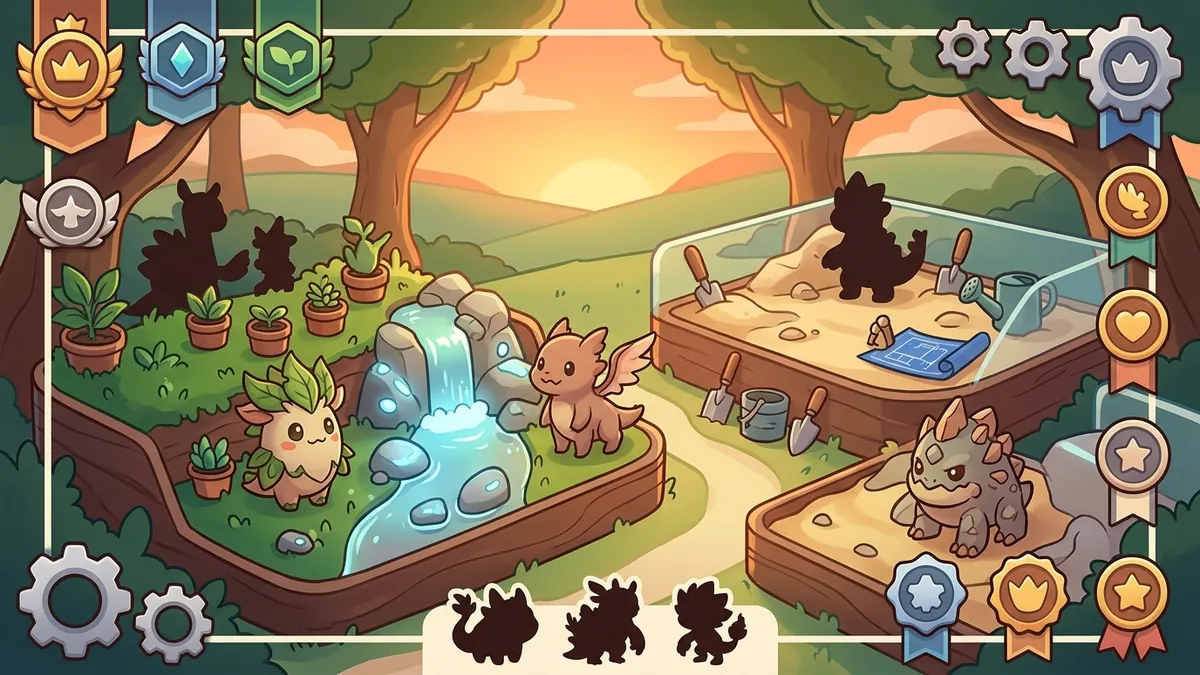Select the feather medal with teal ribbon
This screenshot has width=1200, height=675.
coord(1133,201)
